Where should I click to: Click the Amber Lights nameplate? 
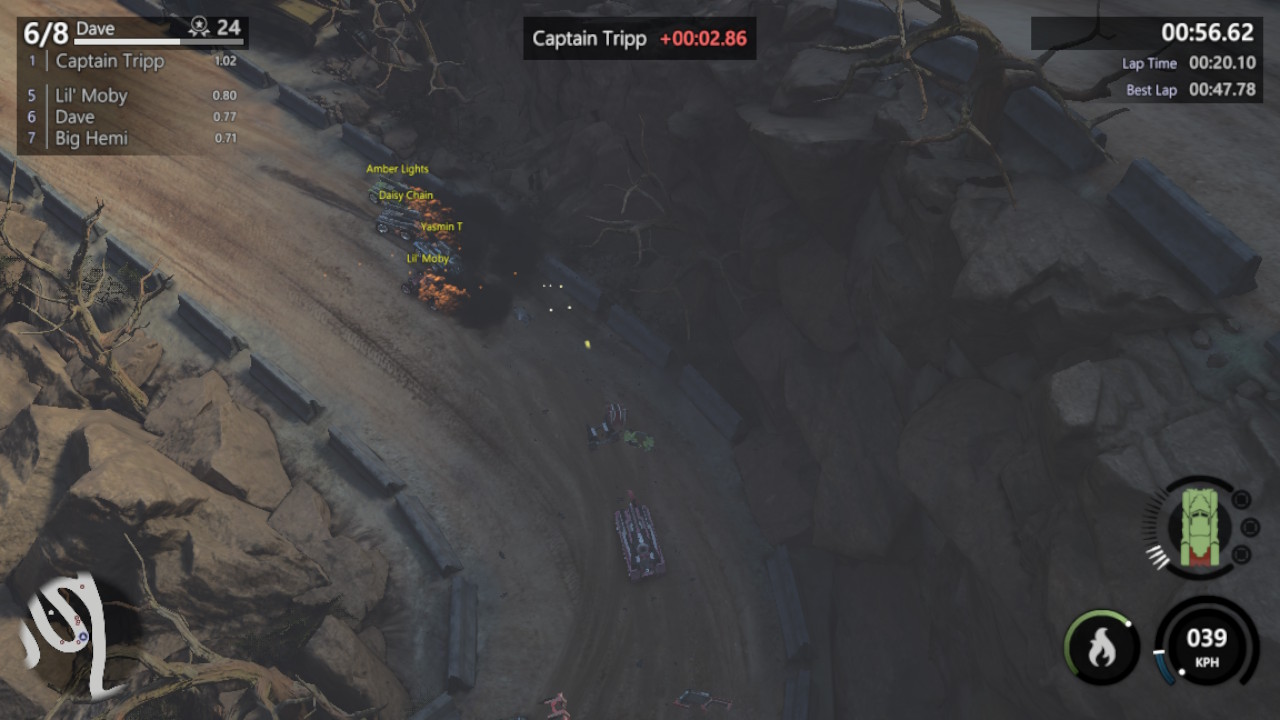pos(398,168)
